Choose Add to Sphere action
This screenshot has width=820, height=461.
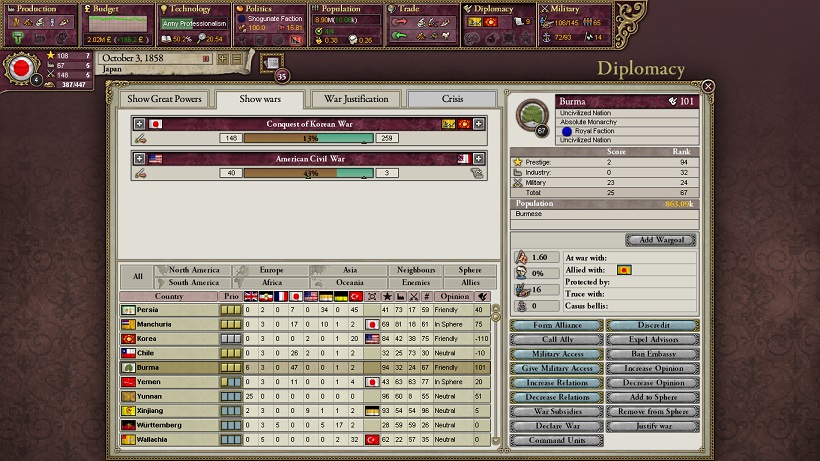(x=651, y=397)
